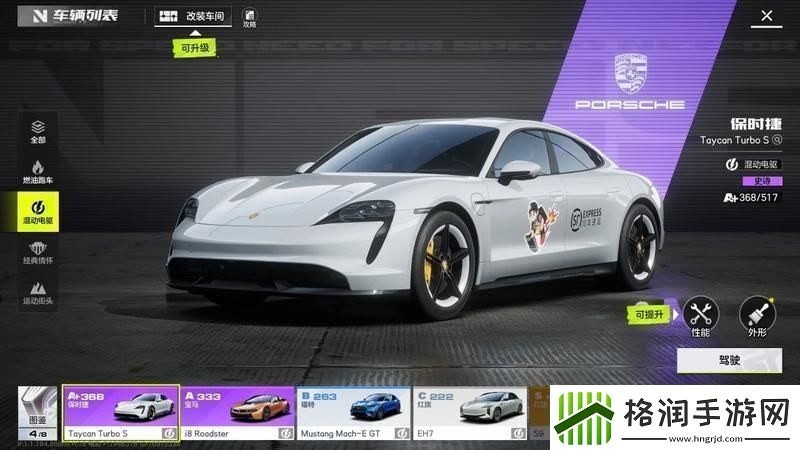The width and height of the screenshot is (800, 450).
Task: Open the 攻略 guide icon
Action: click(x=249, y=18)
